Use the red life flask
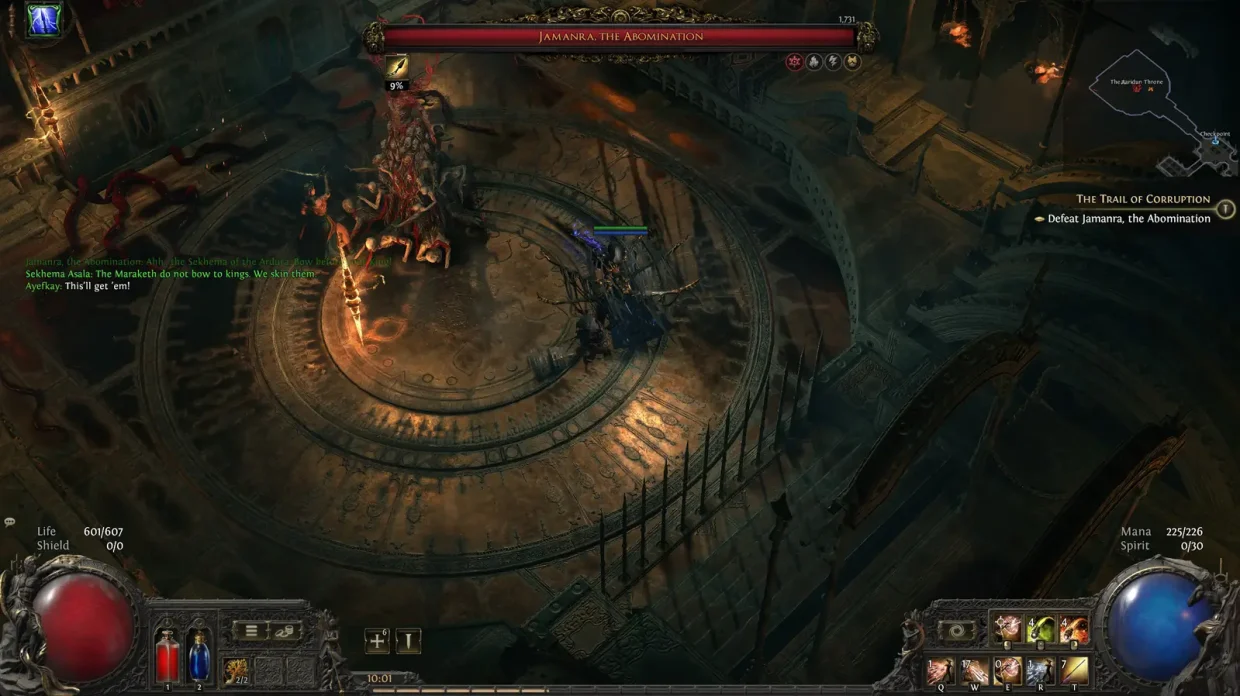The width and height of the screenshot is (1240, 696). [168, 659]
